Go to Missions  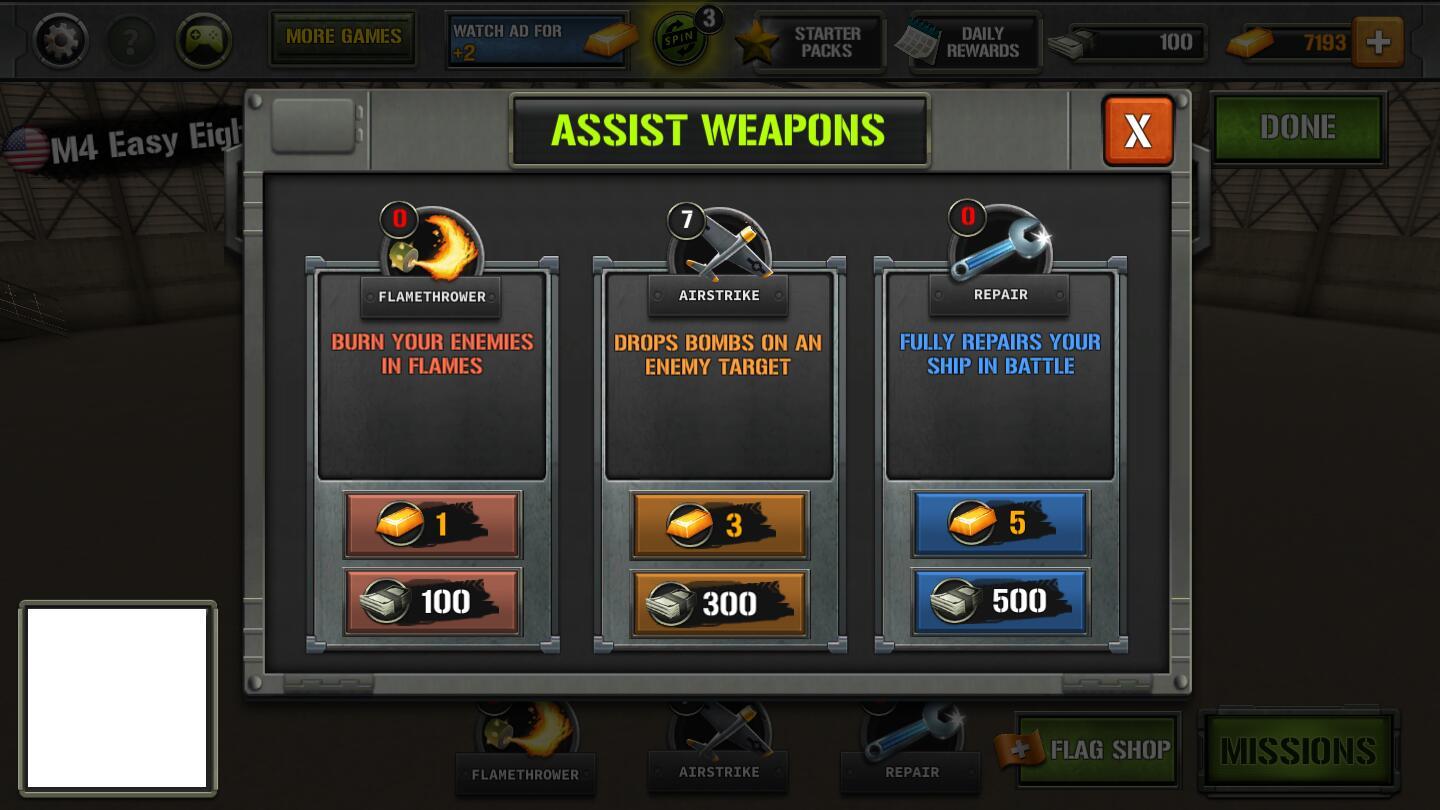click(1298, 750)
